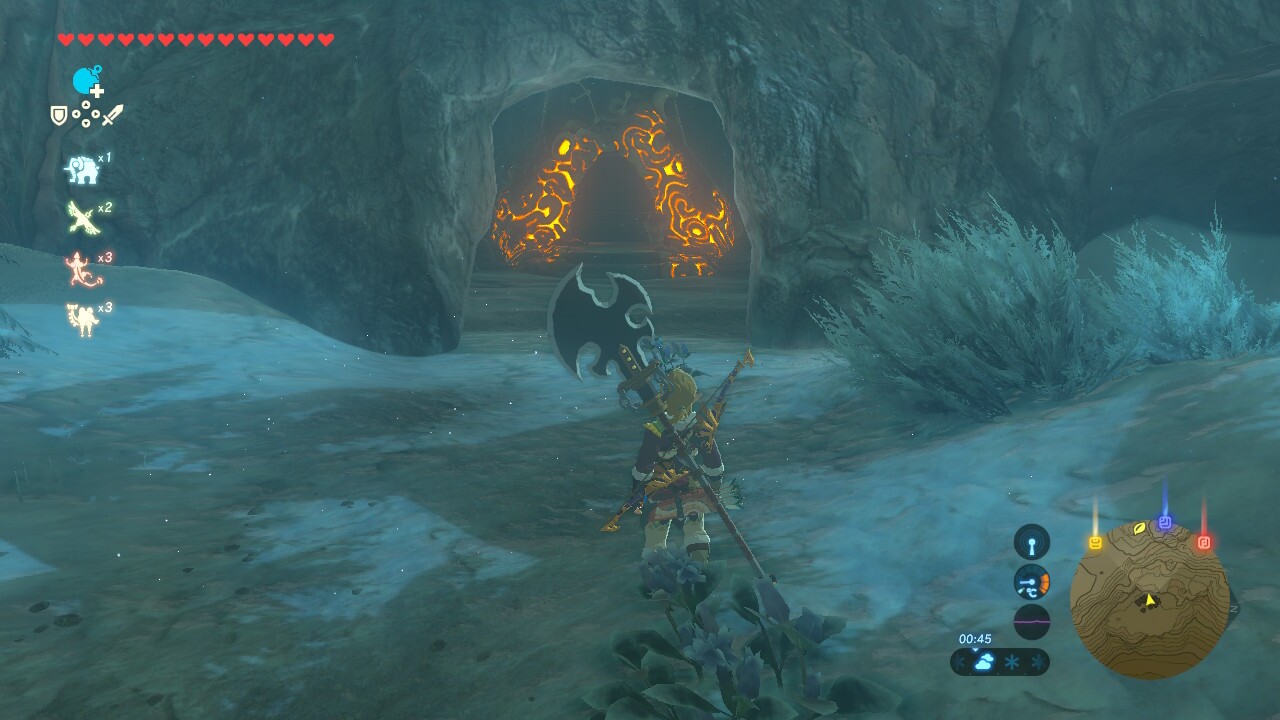The height and width of the screenshot is (720, 1280).
Task: Use the lizard-shaped Daruk's Protection ability
Action: (x=82, y=268)
